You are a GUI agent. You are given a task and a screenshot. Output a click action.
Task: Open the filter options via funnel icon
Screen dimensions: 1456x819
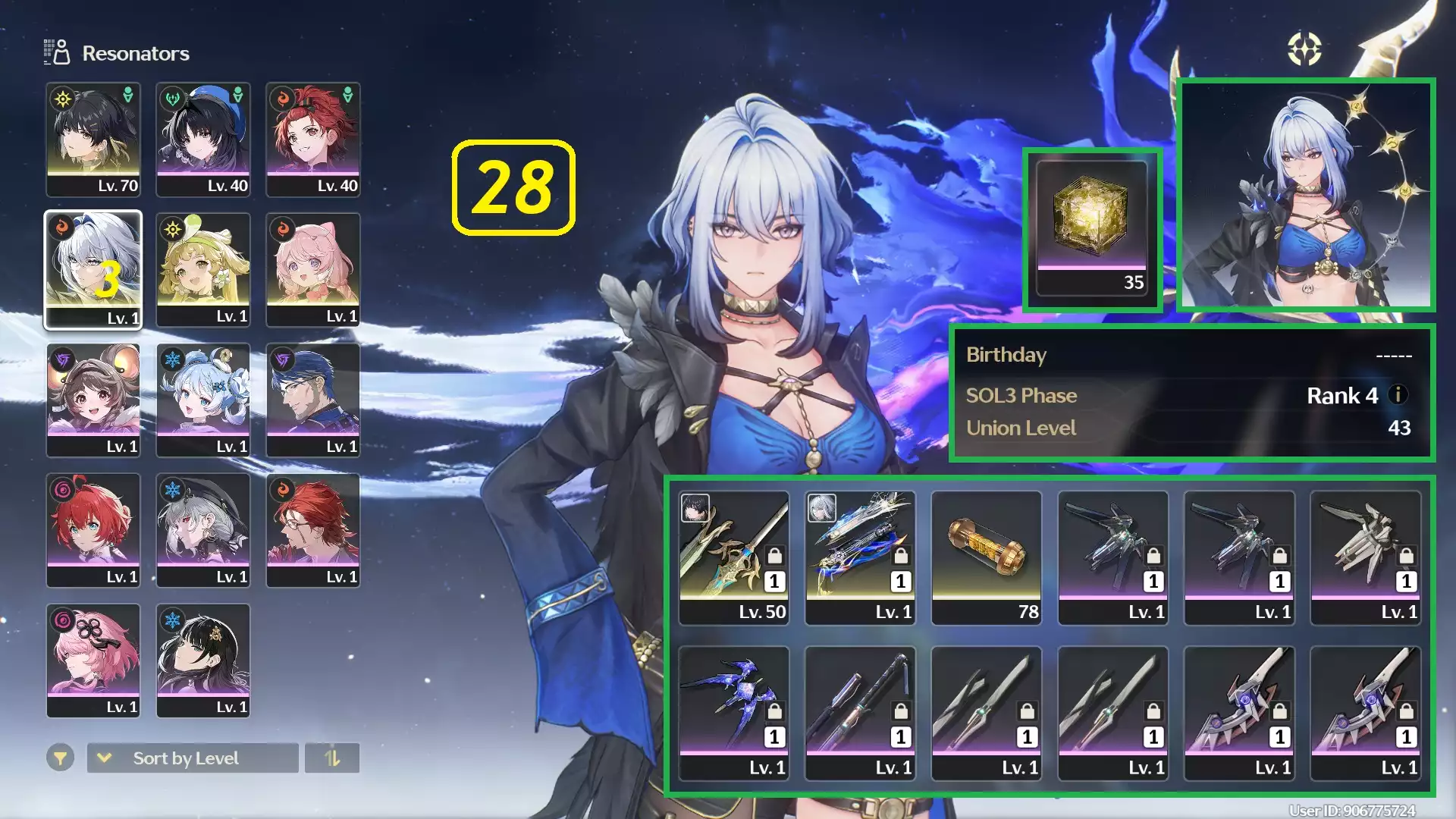(x=61, y=758)
